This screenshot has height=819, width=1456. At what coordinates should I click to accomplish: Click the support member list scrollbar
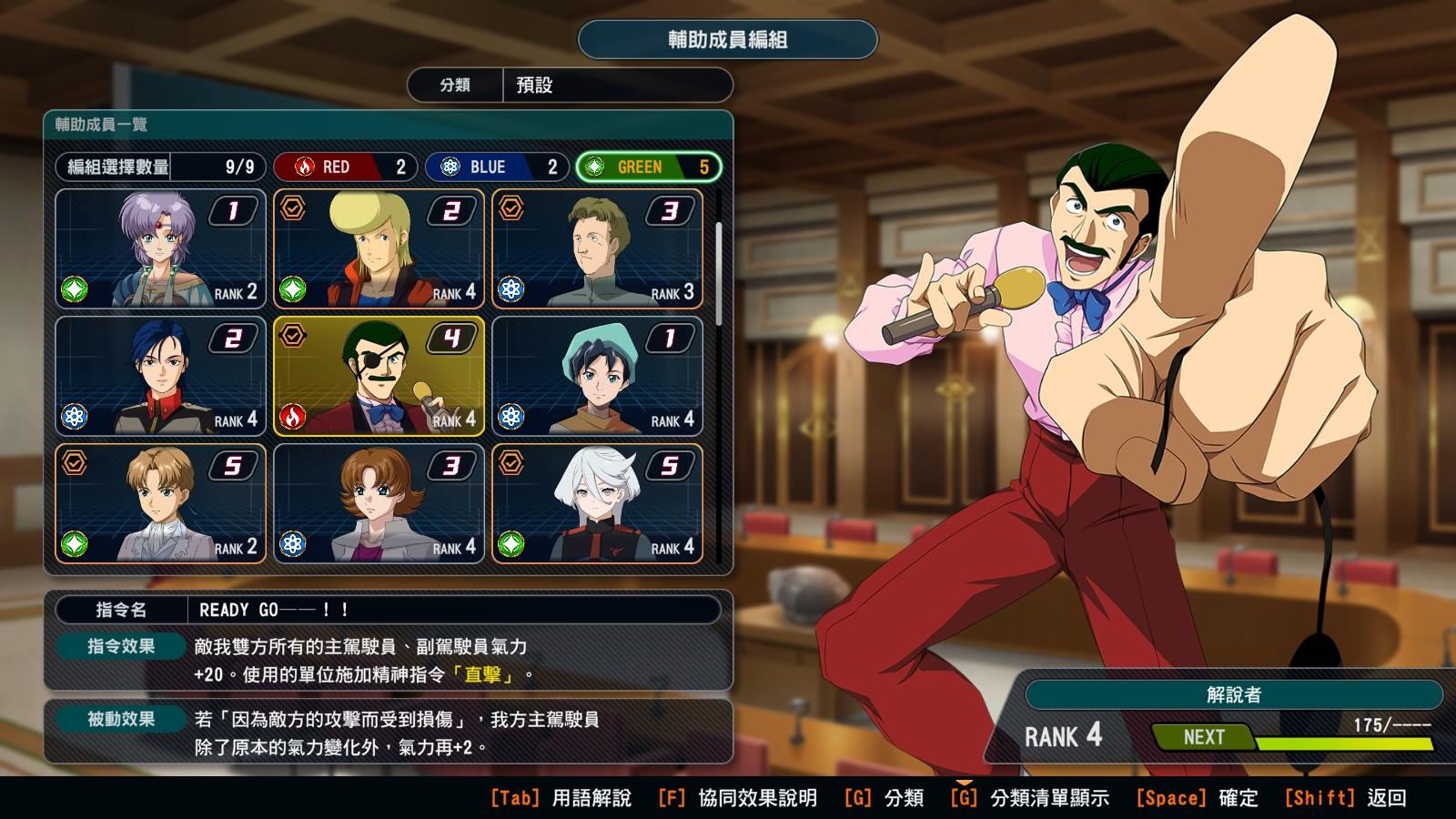720,273
